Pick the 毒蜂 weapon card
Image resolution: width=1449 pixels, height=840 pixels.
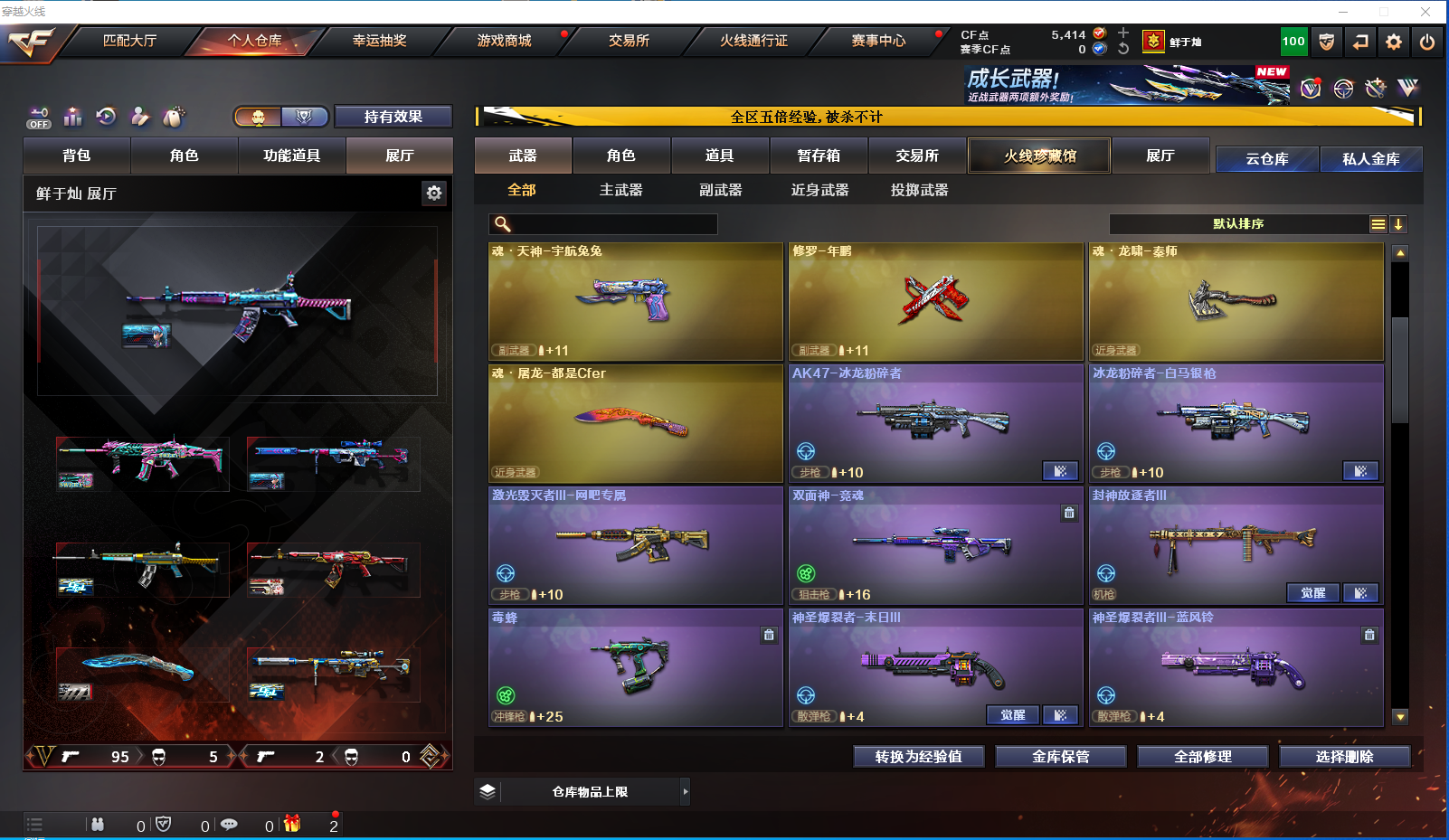tap(635, 667)
